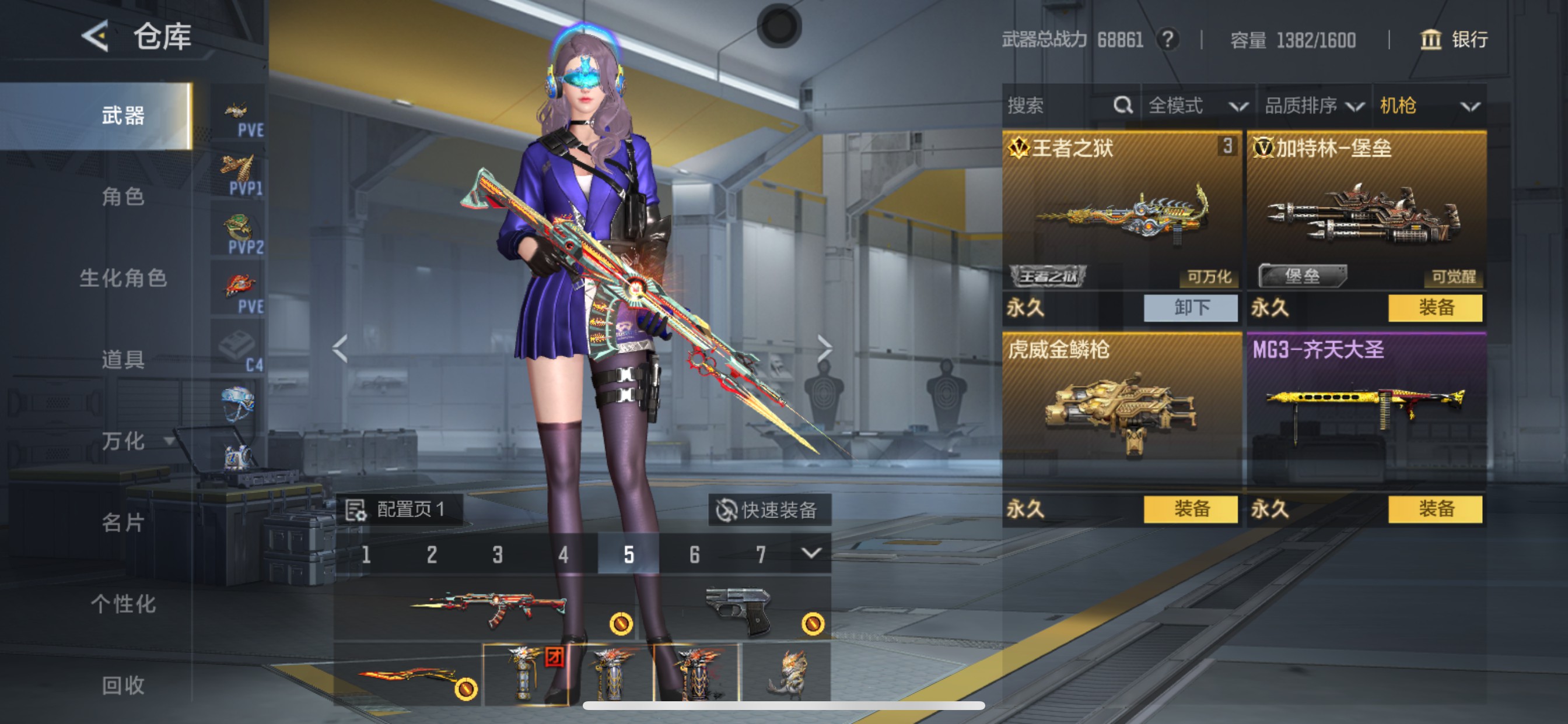Viewport: 1568px width, 724px height.
Task: Open the 生化角色 section
Action: tap(123, 278)
